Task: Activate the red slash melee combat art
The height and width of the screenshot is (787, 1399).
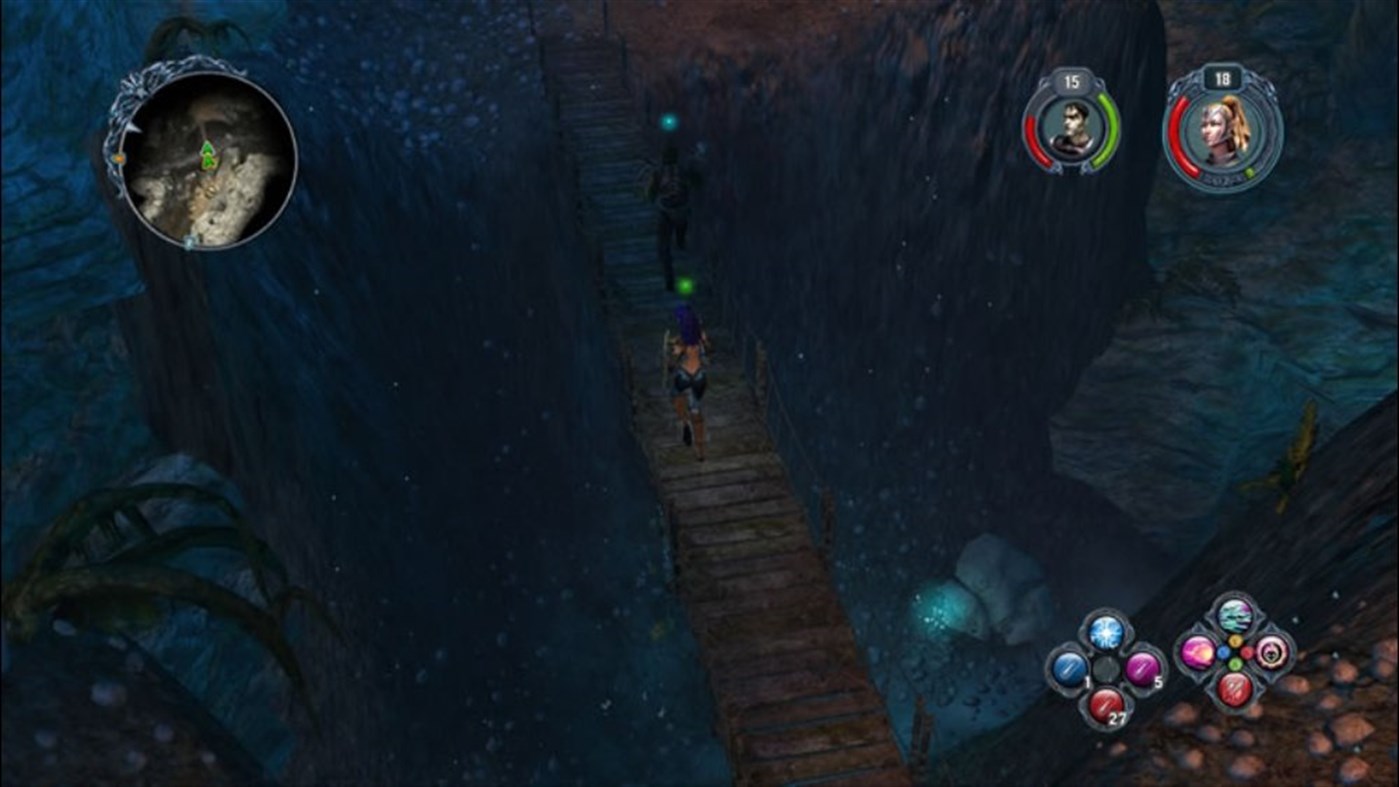Action: 1236,690
